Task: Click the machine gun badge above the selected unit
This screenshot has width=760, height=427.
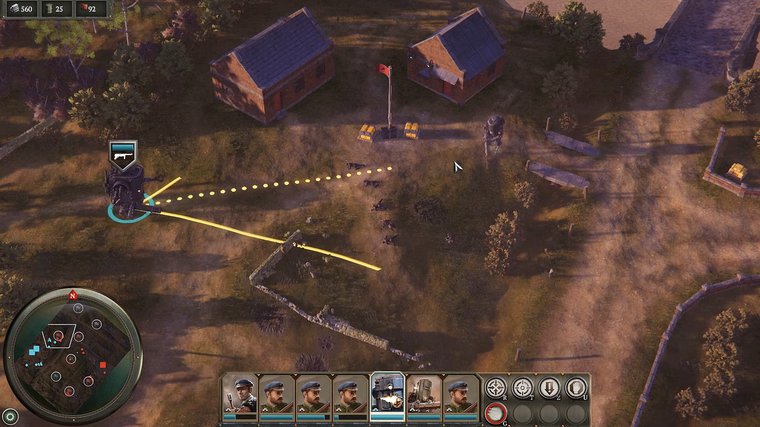Action: (122, 153)
